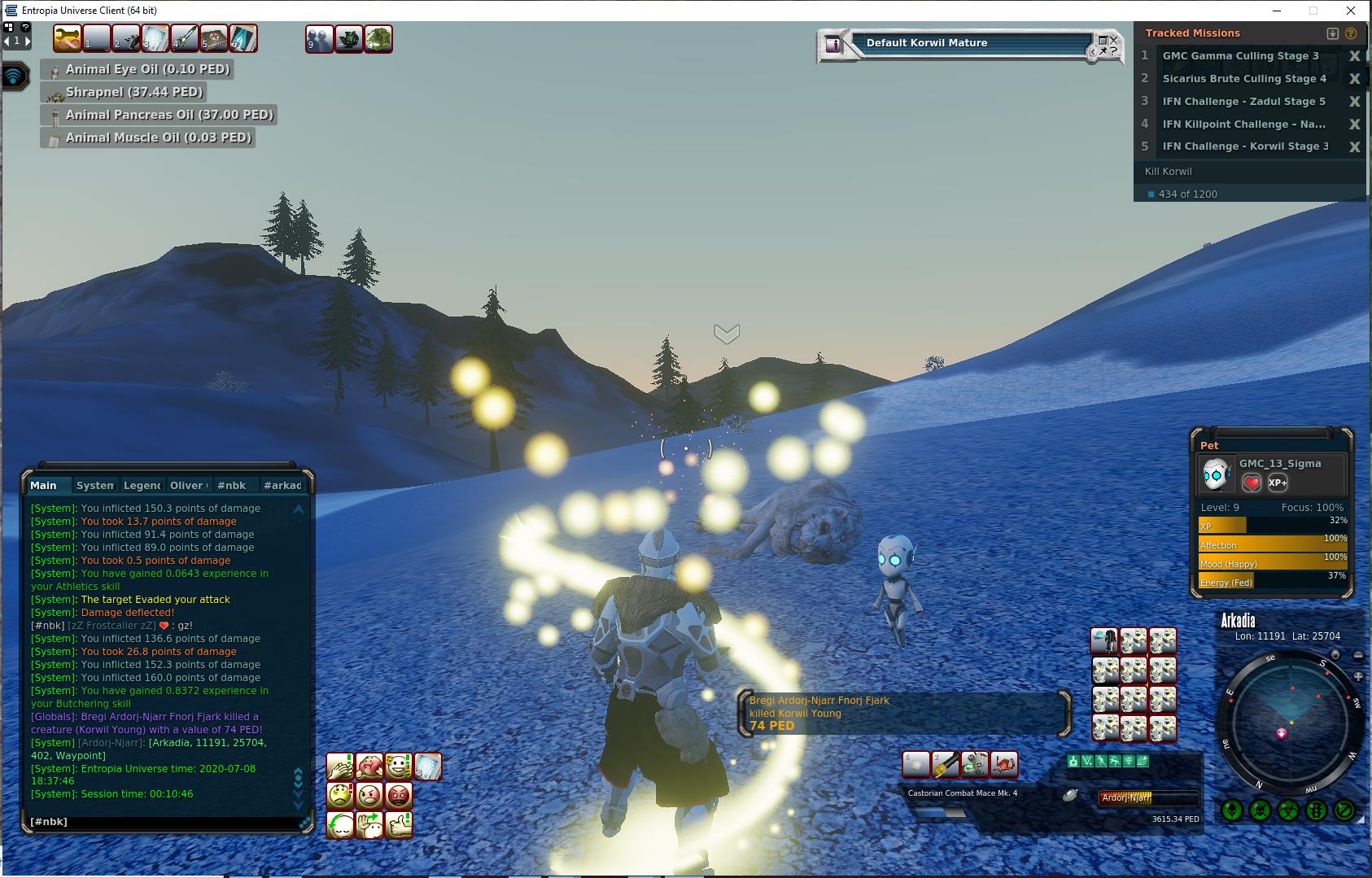Viewport: 1372px width, 878px height.
Task: Select the pet heart icon
Action: pos(1252,483)
